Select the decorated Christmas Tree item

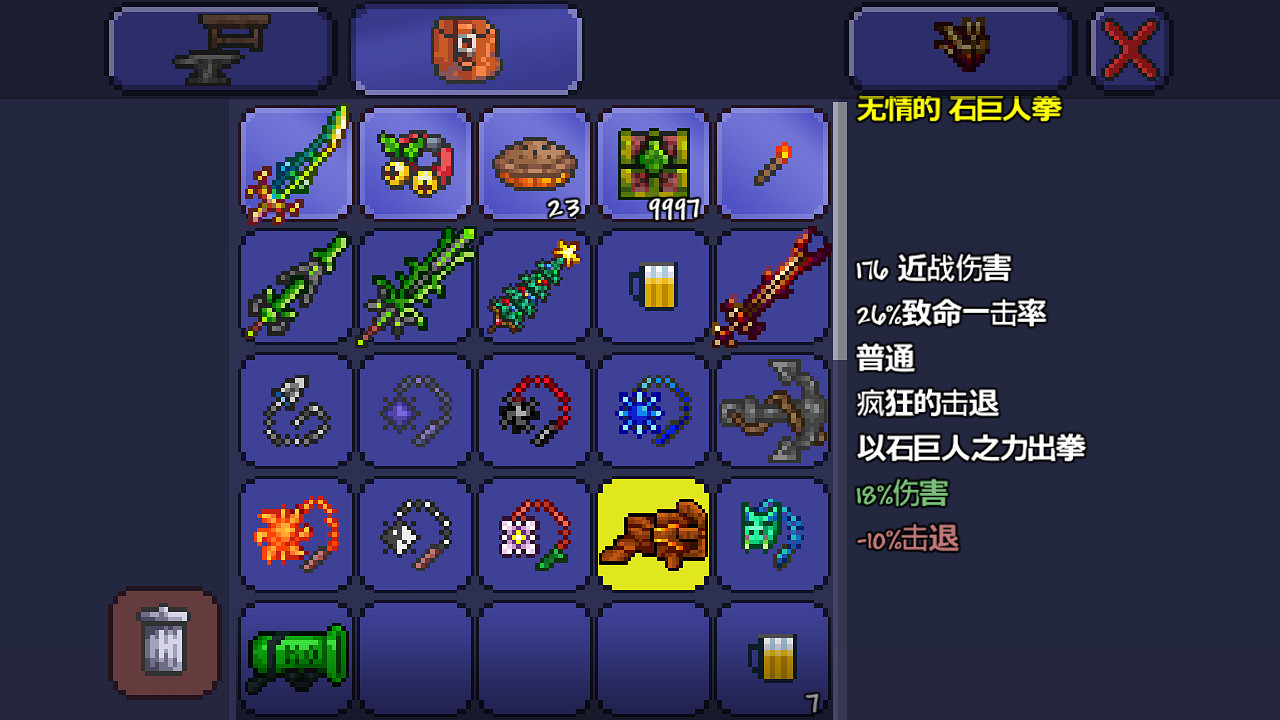pos(533,287)
